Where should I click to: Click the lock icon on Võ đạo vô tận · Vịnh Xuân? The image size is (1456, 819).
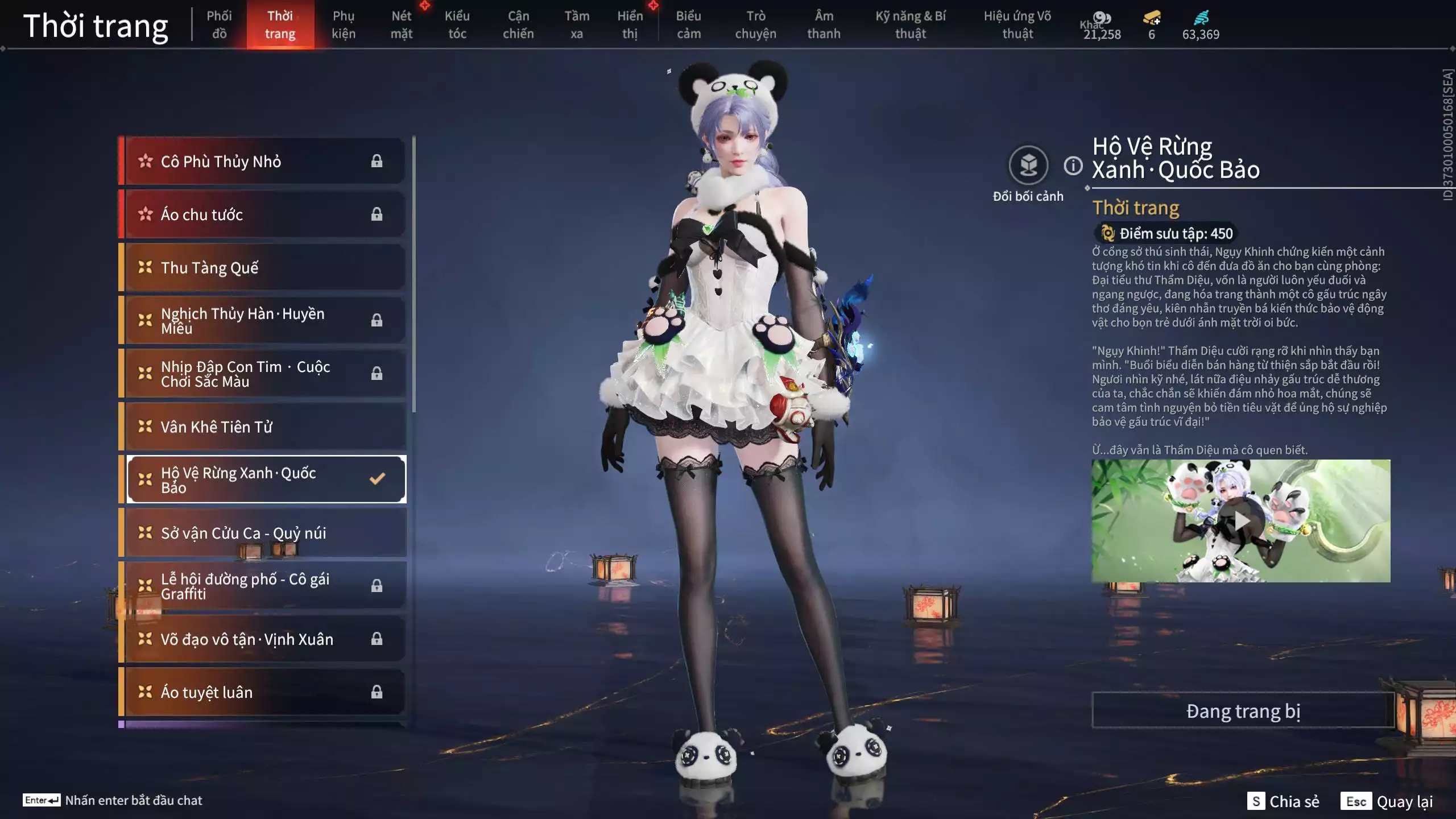click(x=377, y=639)
